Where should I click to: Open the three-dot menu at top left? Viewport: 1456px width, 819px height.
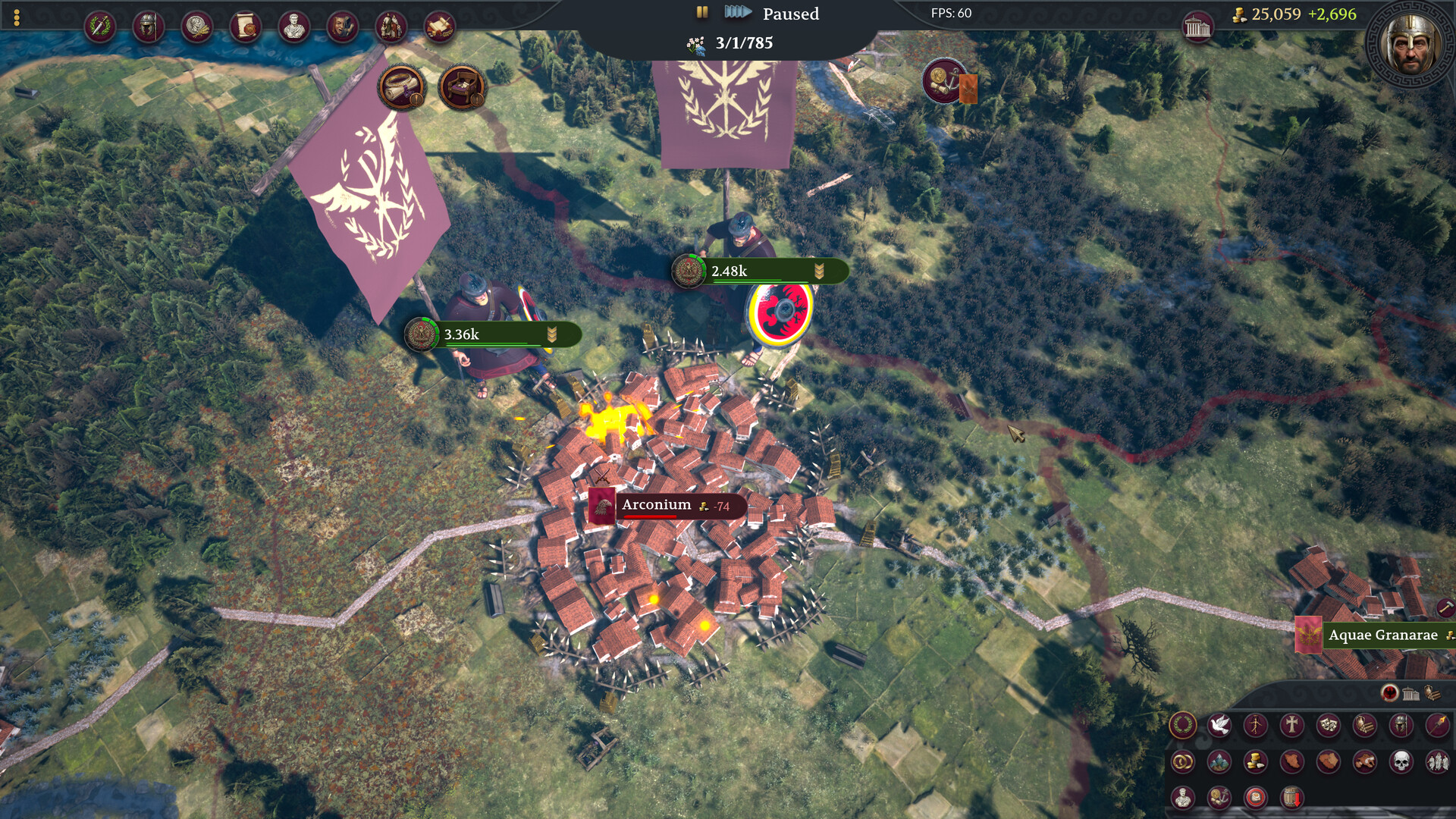point(16,17)
